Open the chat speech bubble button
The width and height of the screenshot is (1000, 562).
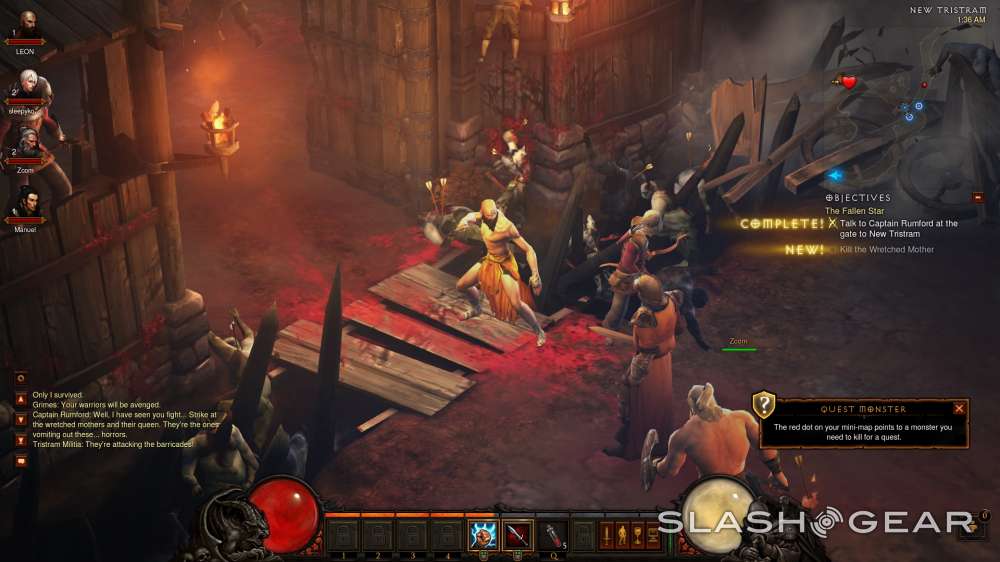pos(21,461)
